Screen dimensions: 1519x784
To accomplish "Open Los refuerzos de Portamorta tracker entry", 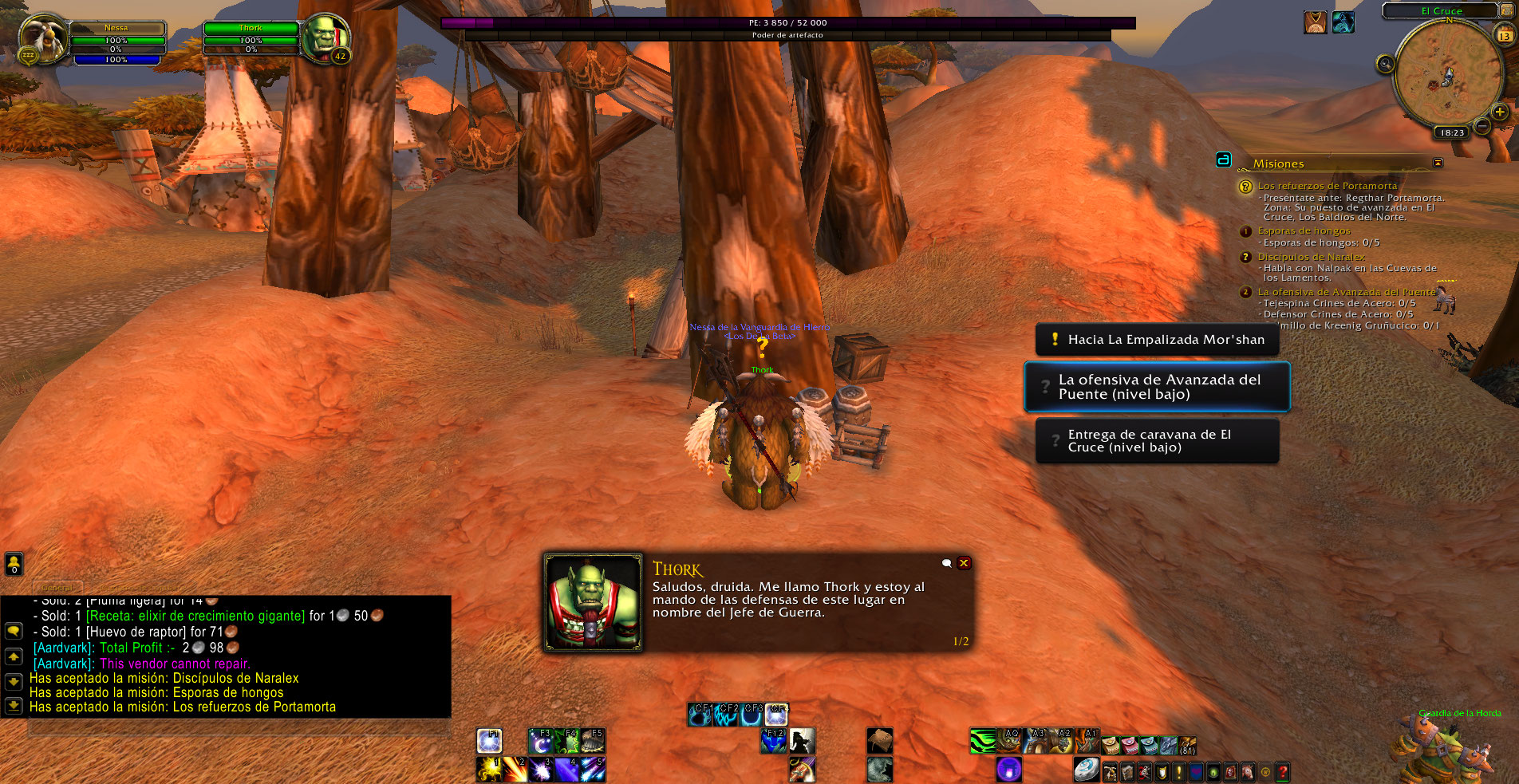I will (1327, 186).
